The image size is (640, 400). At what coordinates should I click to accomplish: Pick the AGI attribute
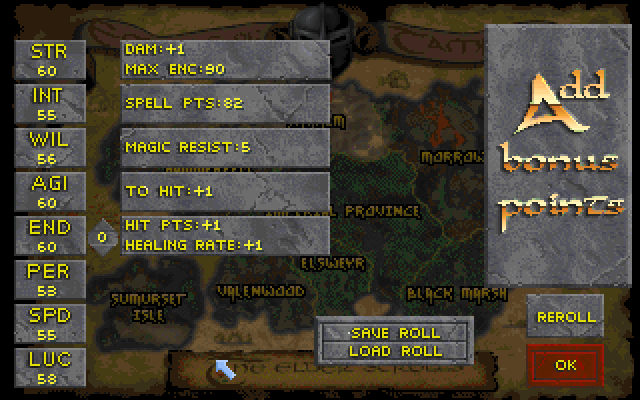tap(49, 191)
